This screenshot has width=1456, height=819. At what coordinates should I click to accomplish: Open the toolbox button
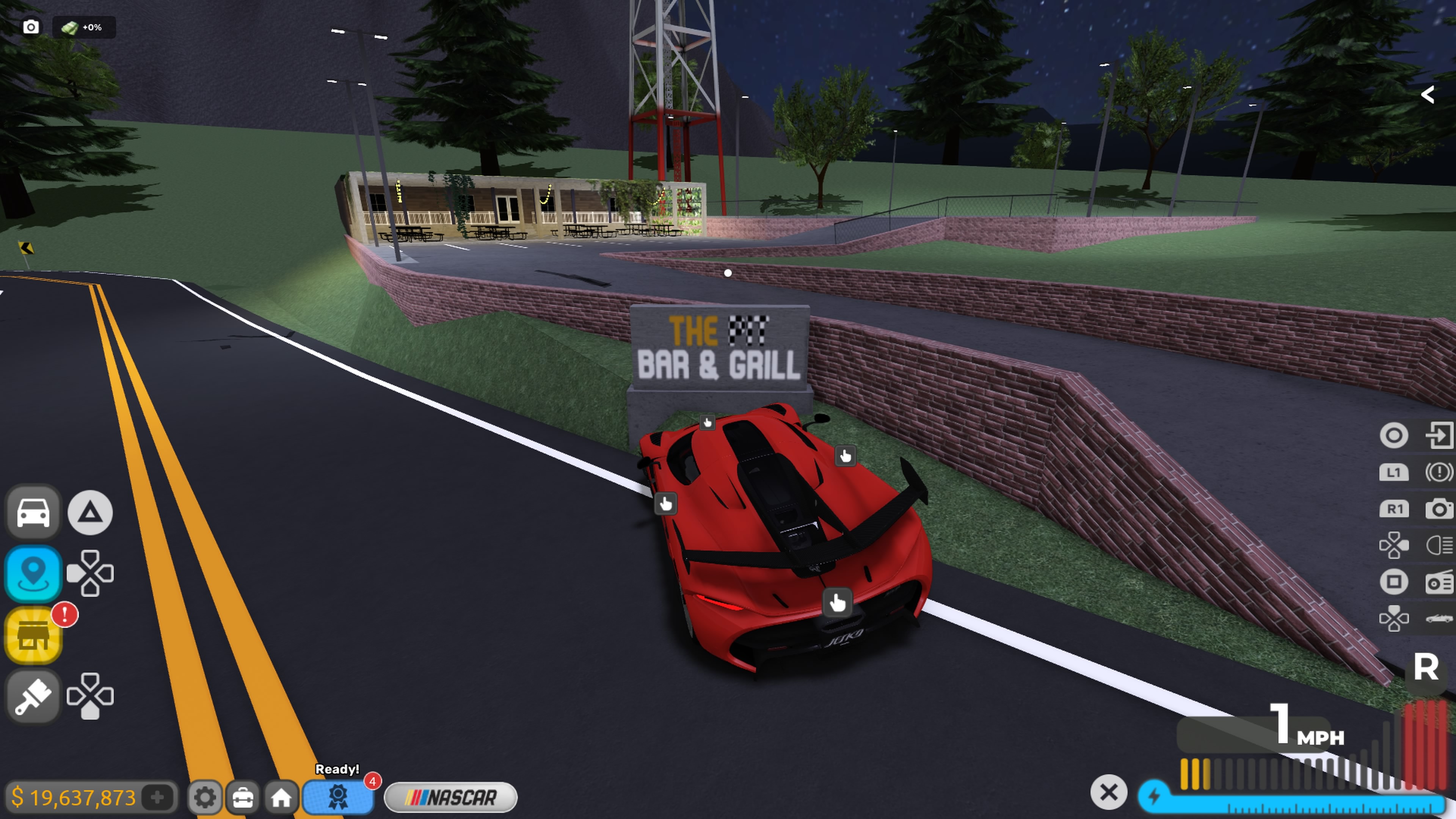(243, 797)
